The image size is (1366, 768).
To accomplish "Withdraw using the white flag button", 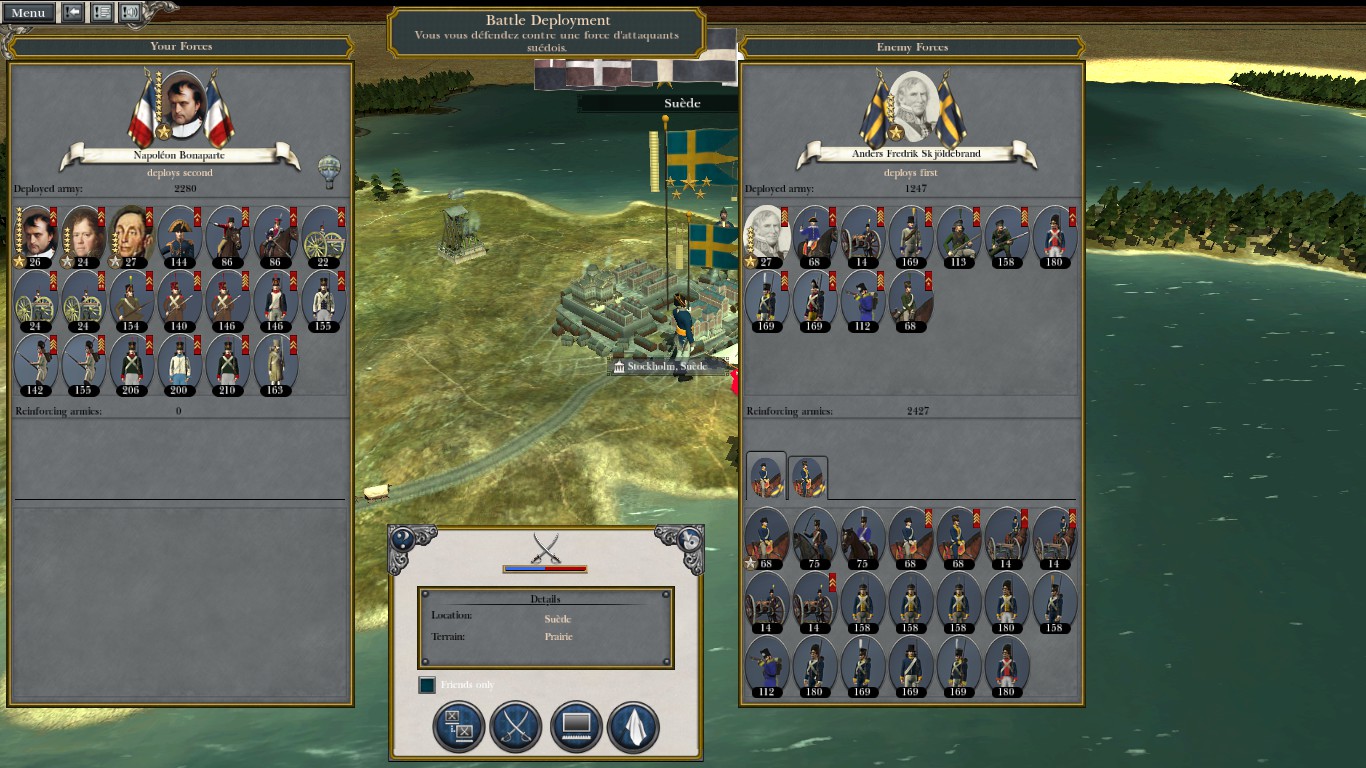I will coord(633,727).
